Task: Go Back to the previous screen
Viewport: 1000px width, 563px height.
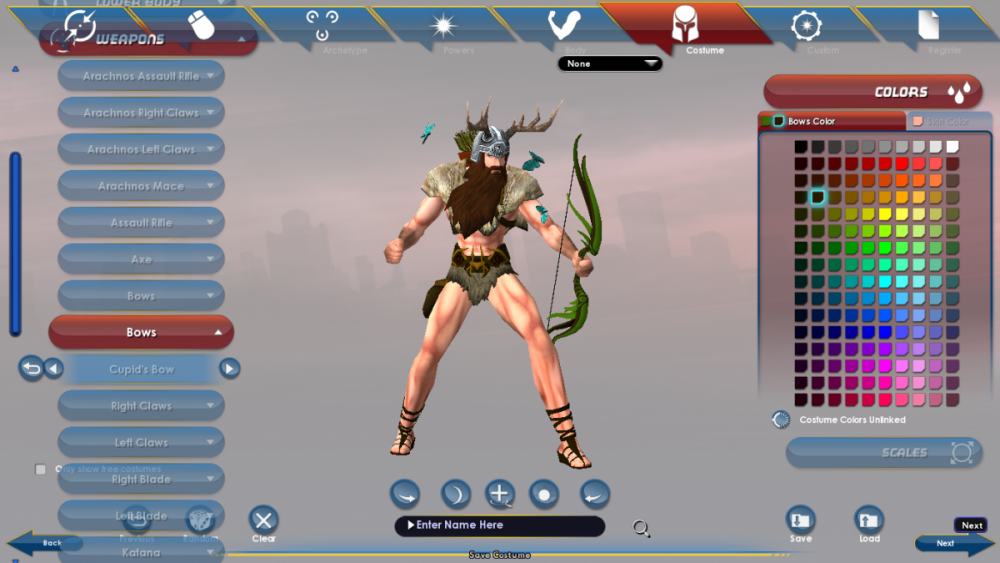Action: point(50,543)
